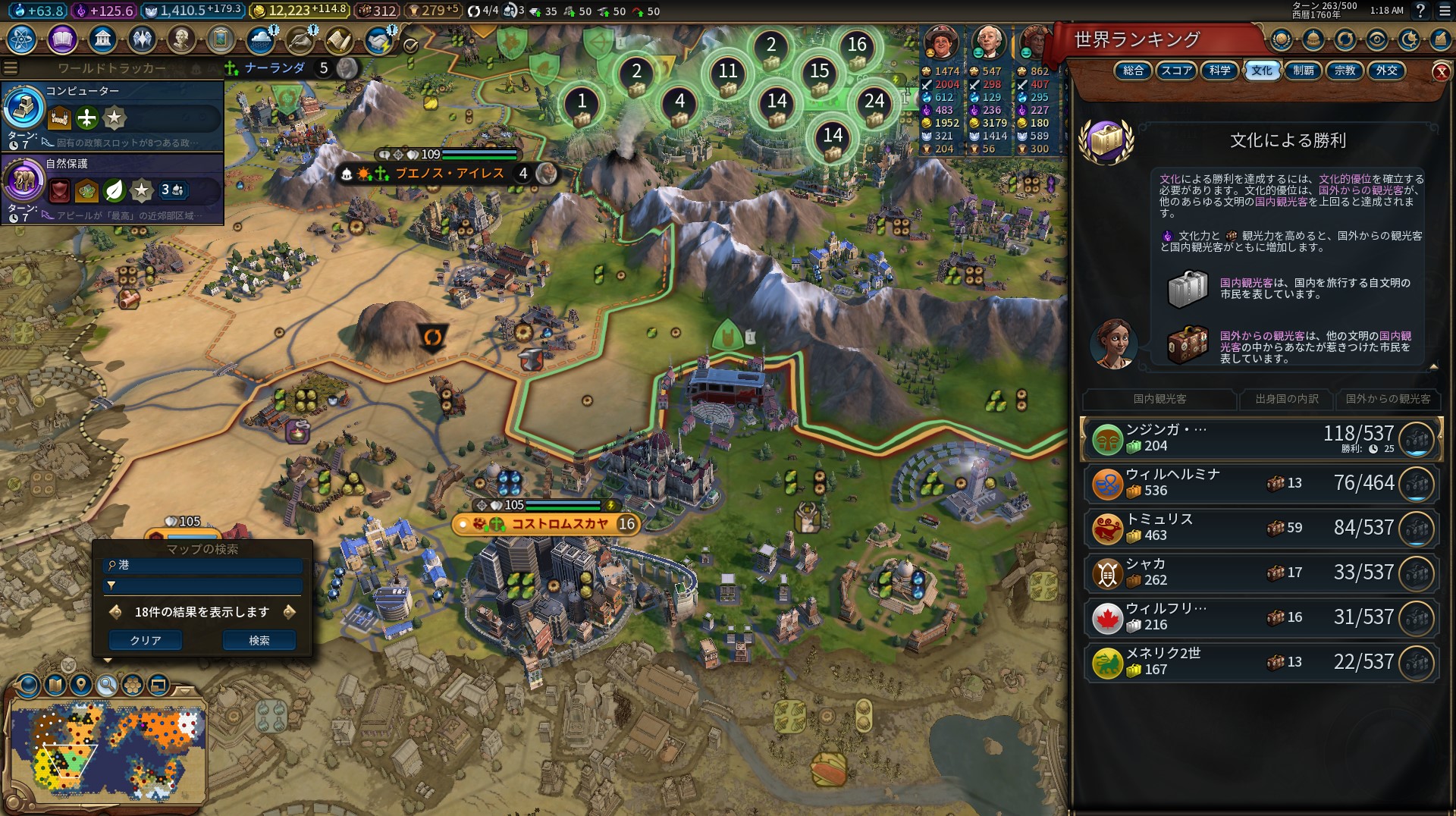
Task: Click the minimap to move the camera
Action: point(106,751)
